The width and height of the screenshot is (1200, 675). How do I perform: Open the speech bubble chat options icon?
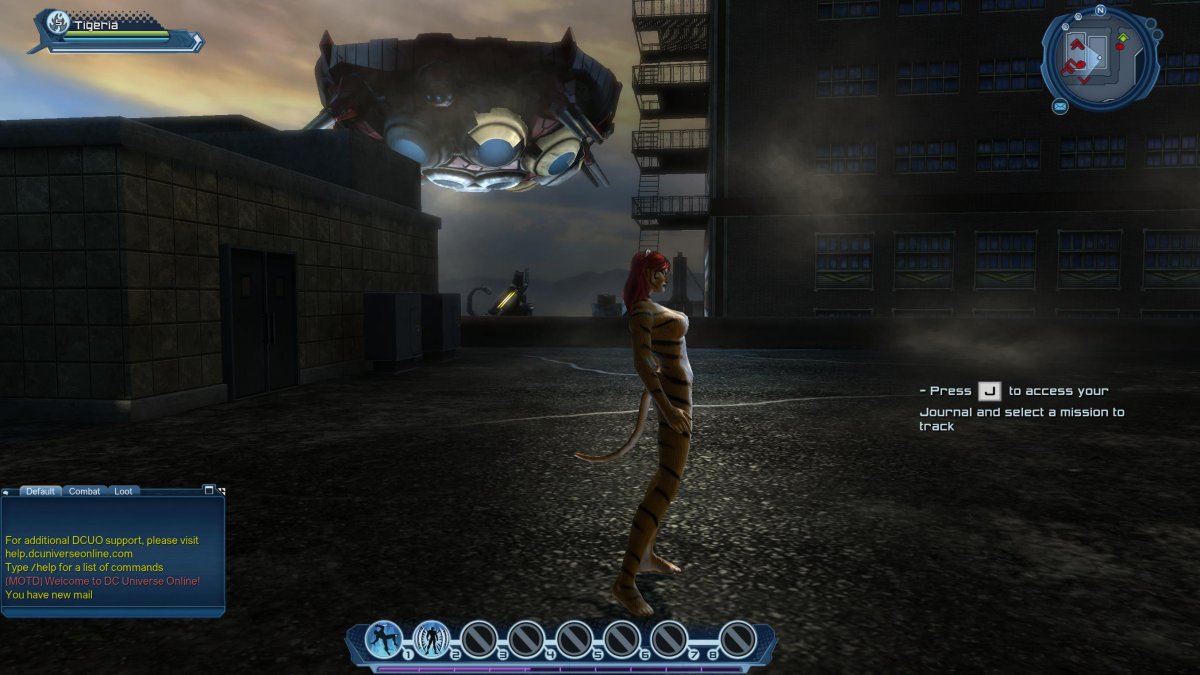pos(6,492)
